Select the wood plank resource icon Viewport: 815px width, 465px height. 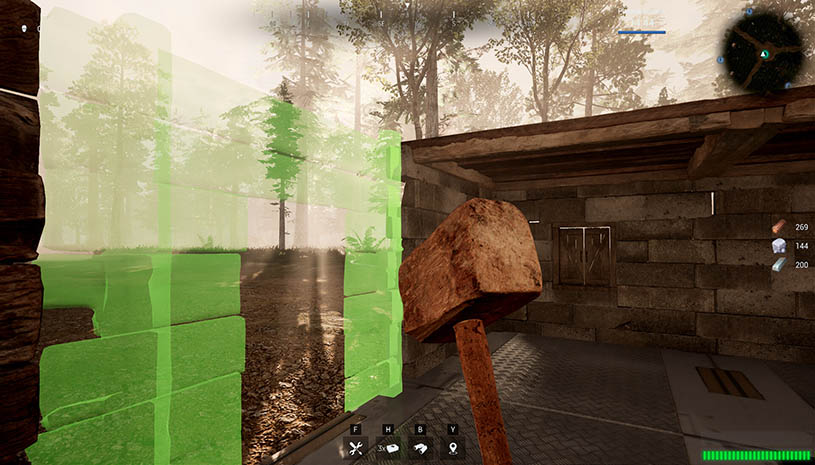coord(778,227)
